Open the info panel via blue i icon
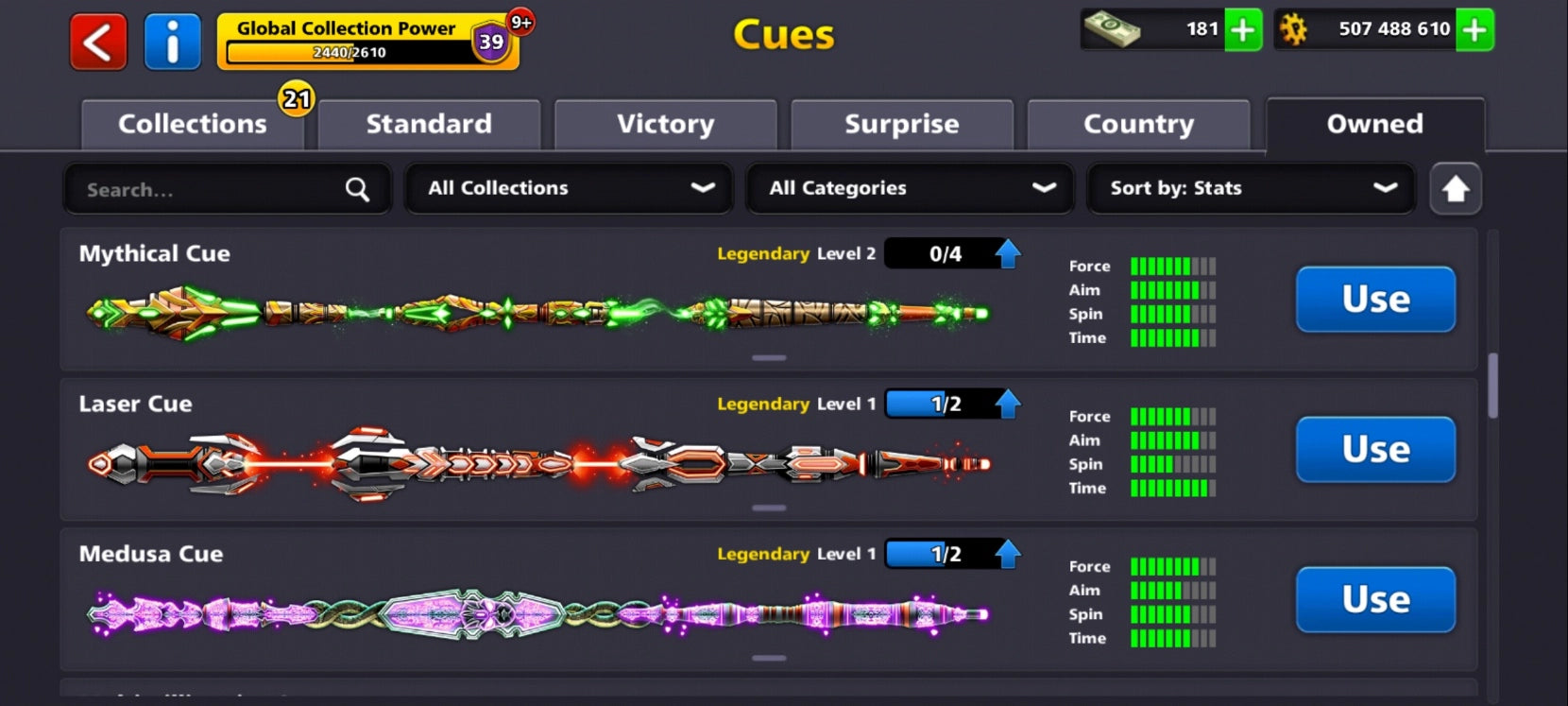The height and width of the screenshot is (706, 1568). (x=173, y=42)
